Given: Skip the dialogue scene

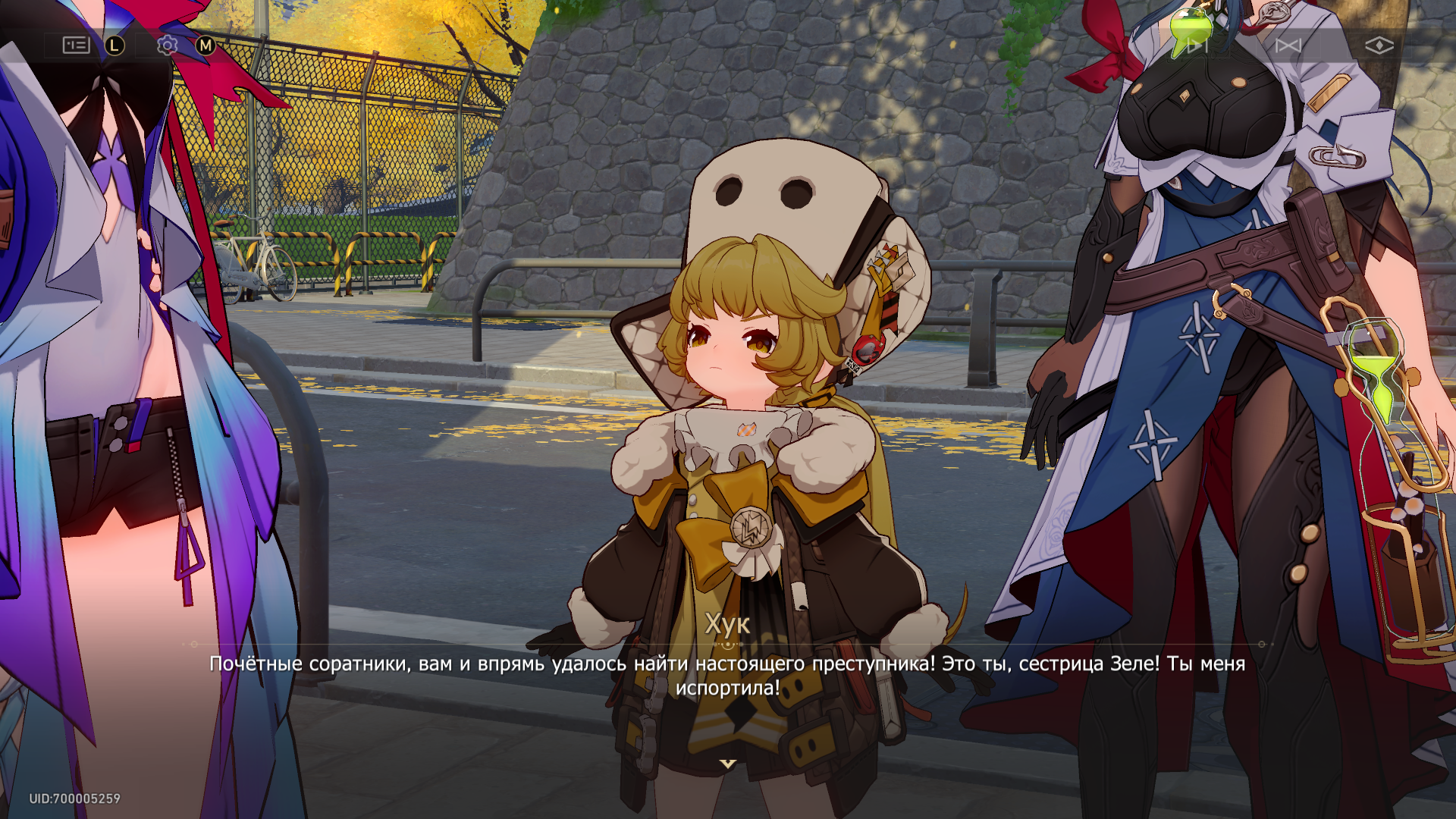Looking at the screenshot, I should tap(1288, 45).
